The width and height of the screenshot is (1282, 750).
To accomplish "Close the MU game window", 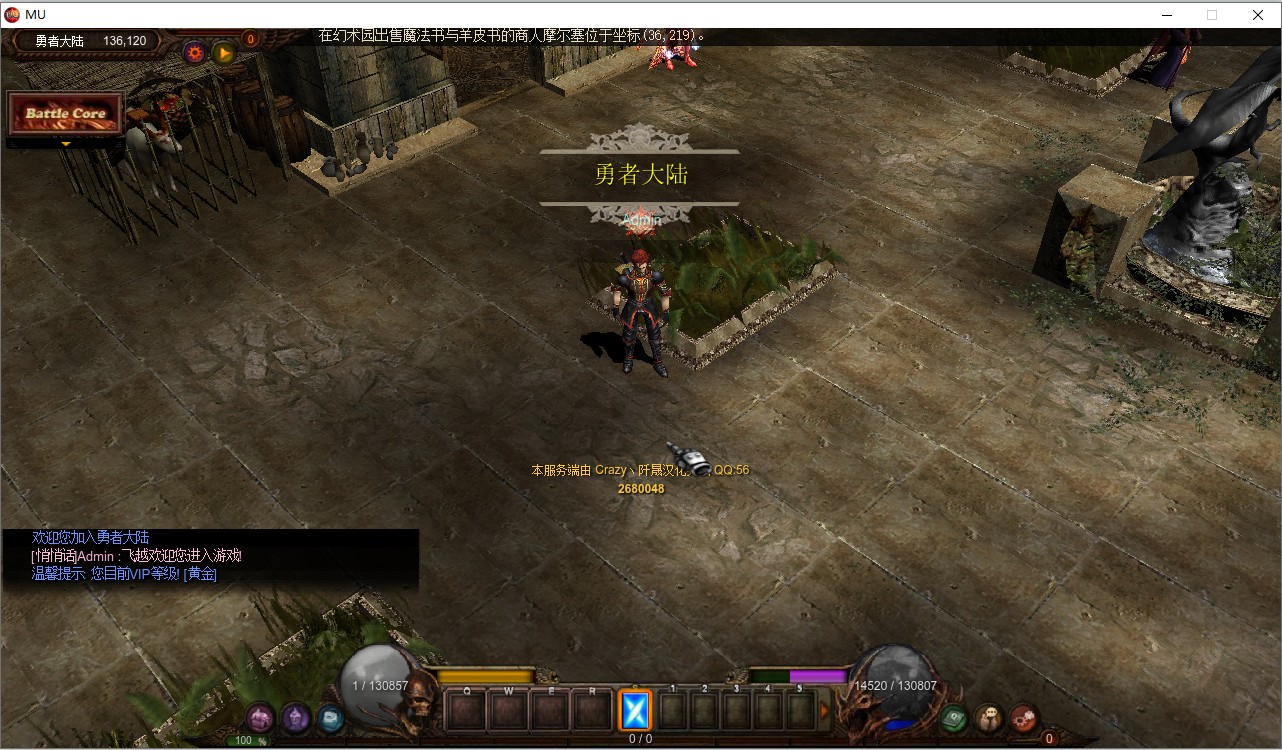I will coord(1258,15).
